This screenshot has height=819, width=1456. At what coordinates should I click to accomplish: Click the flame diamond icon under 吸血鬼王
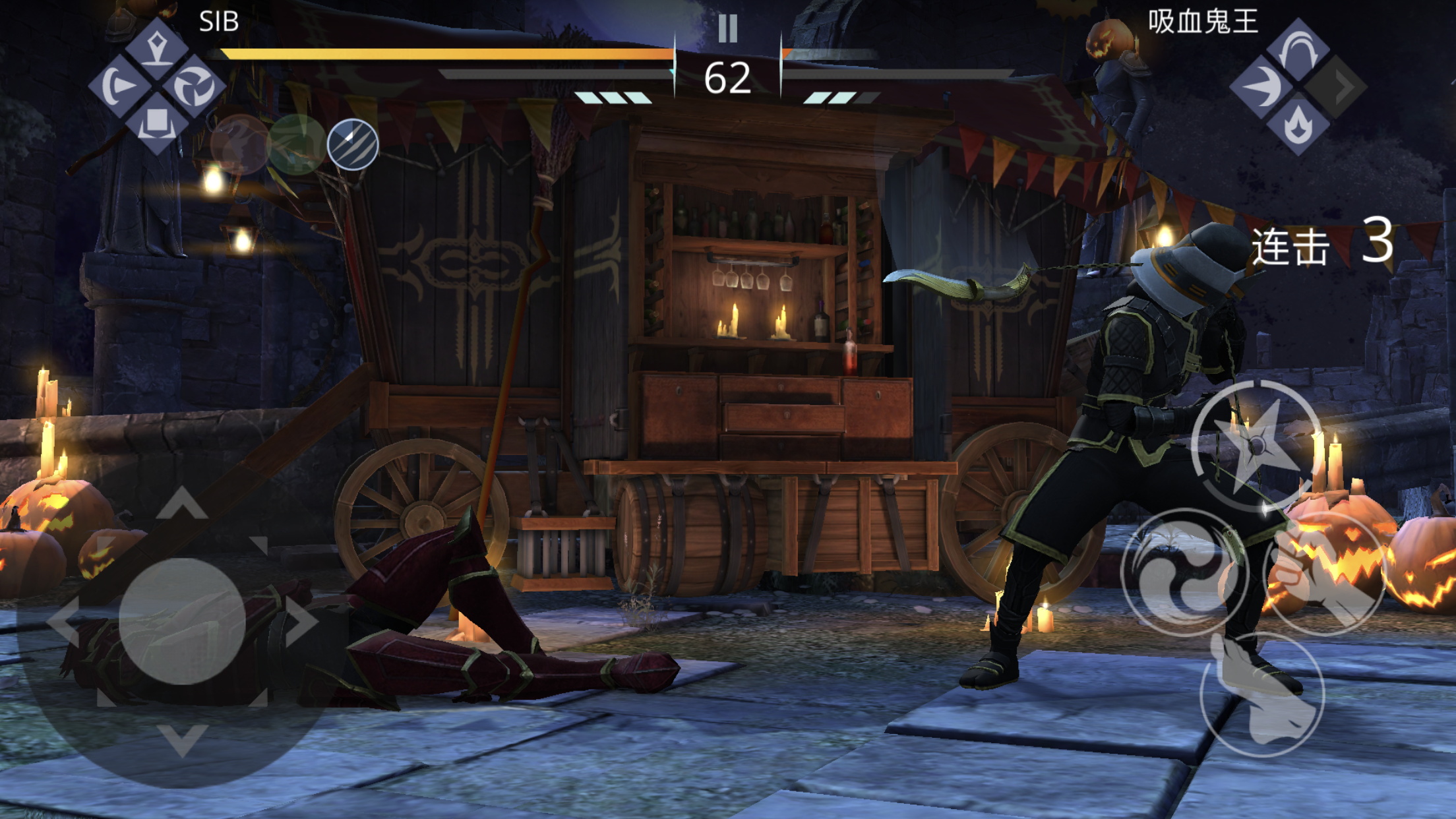pyautogui.click(x=1298, y=125)
